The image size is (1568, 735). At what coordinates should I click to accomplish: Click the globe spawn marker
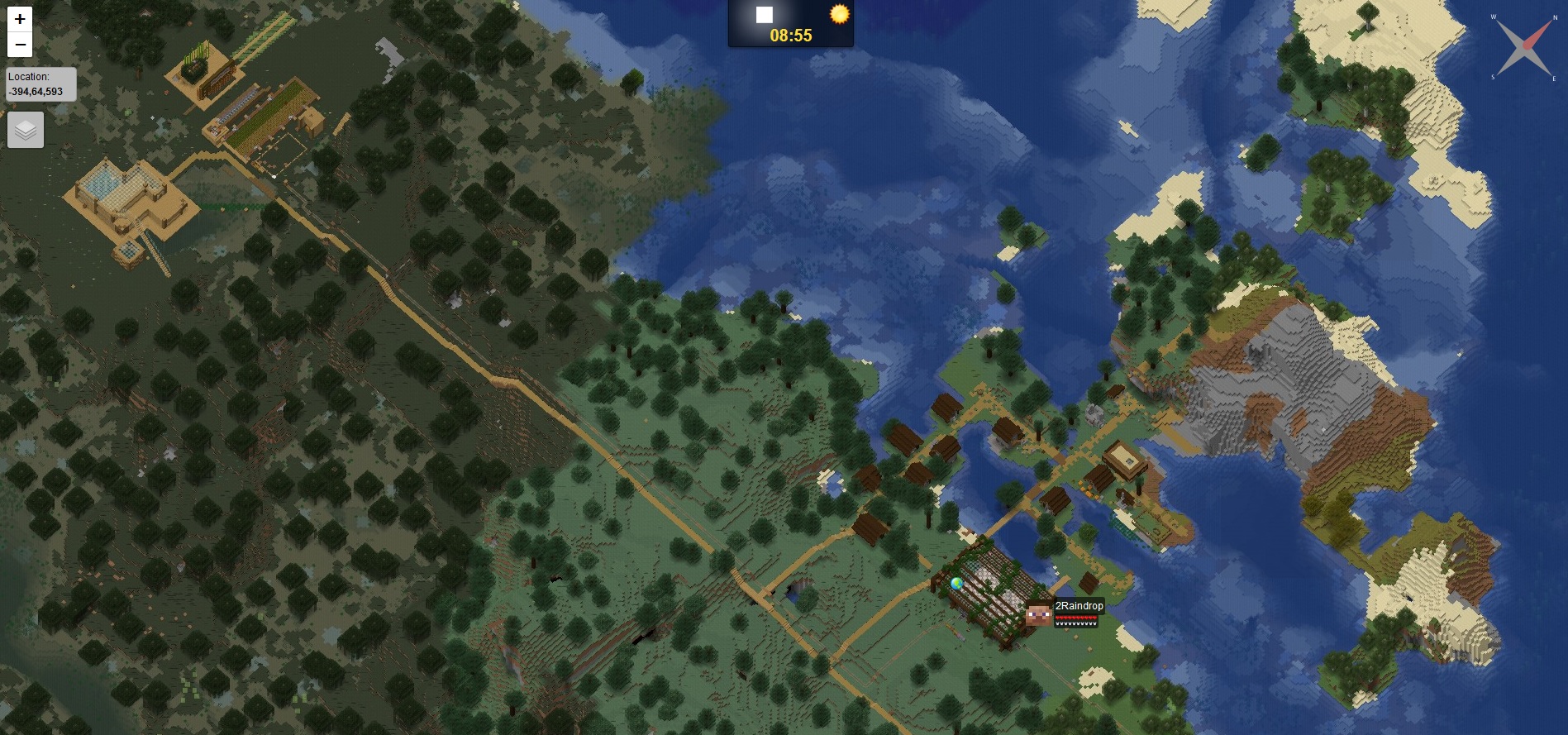[956, 583]
